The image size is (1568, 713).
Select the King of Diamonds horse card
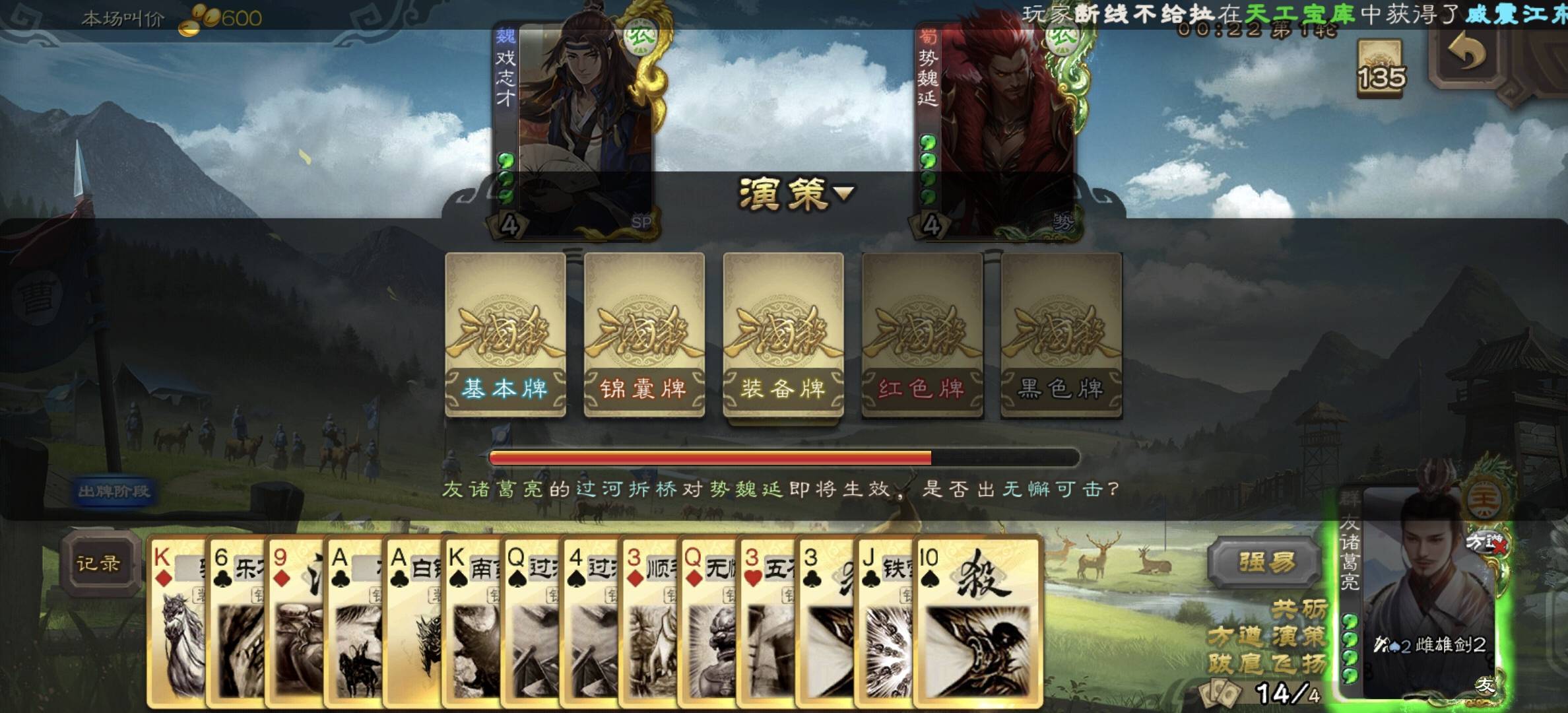pos(176,621)
